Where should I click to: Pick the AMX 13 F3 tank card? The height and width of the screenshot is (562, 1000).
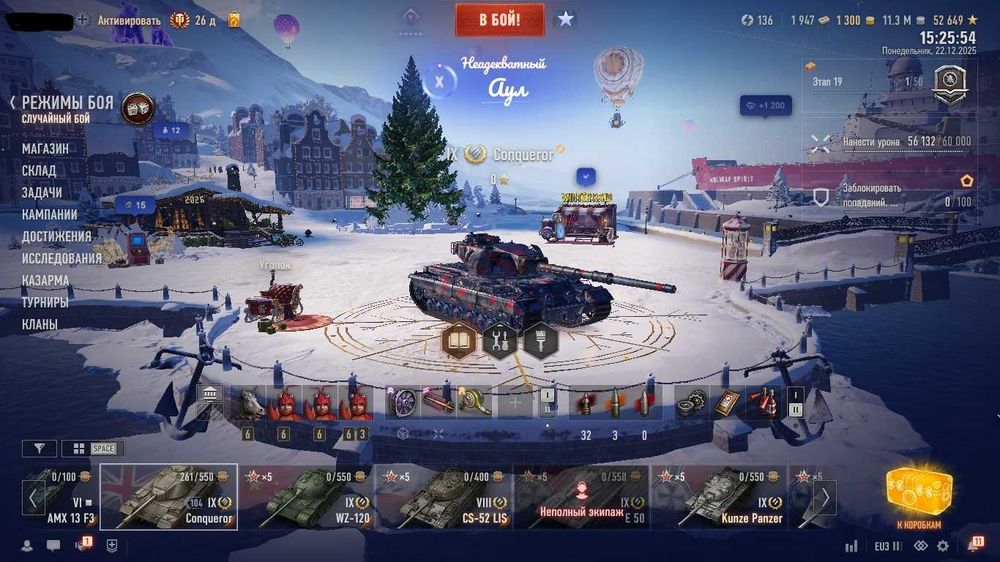(x=62, y=496)
